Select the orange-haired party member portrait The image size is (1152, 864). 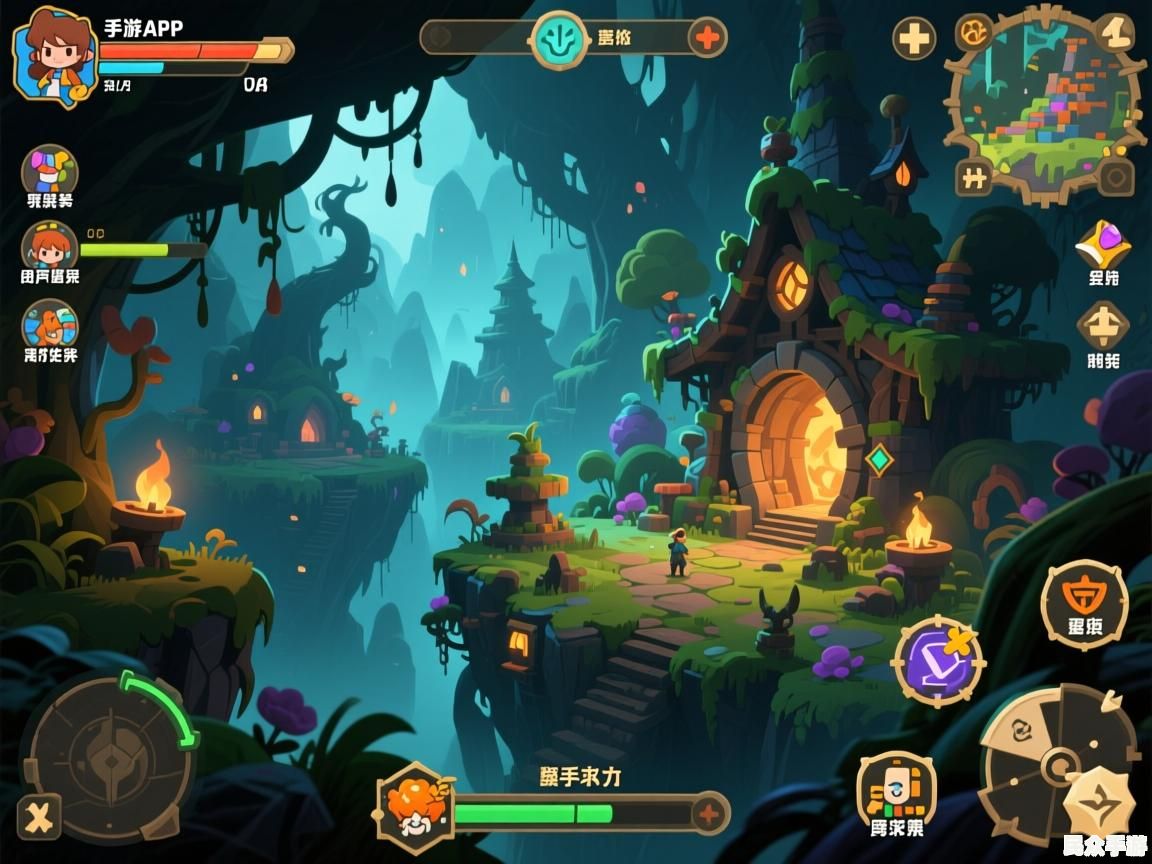pos(50,247)
